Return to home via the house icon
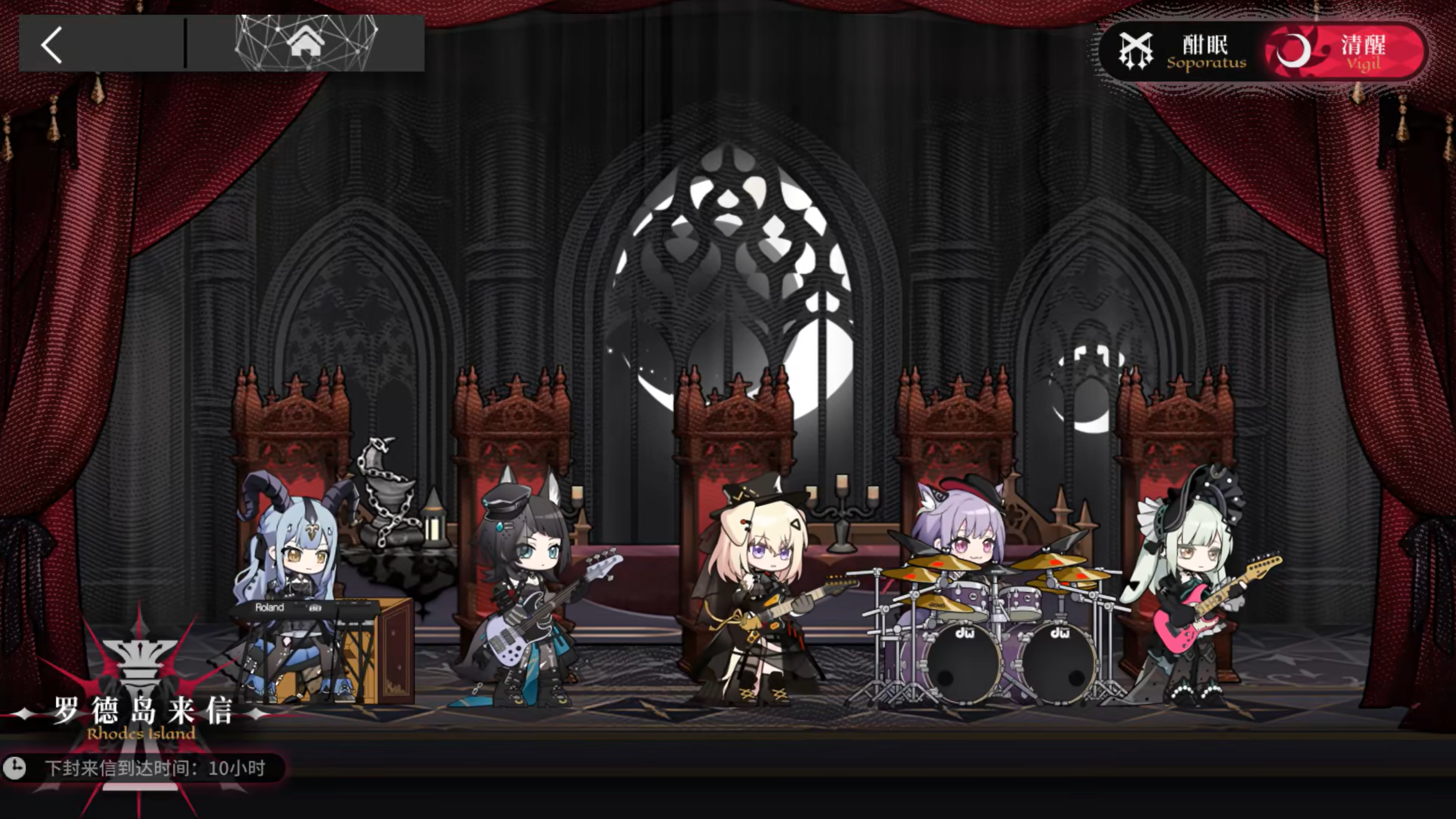 click(306, 43)
